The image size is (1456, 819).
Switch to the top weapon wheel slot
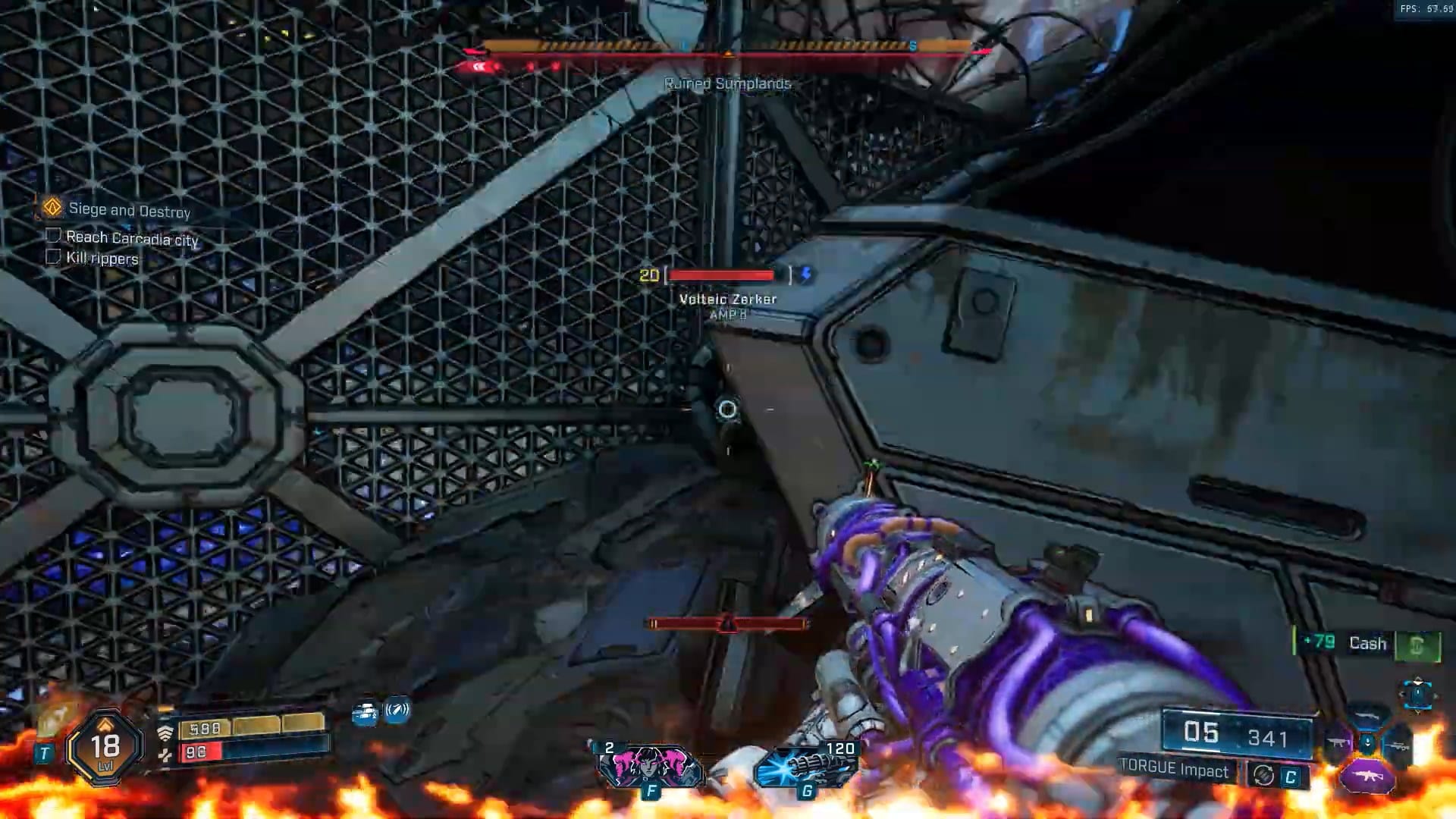(x=1367, y=716)
